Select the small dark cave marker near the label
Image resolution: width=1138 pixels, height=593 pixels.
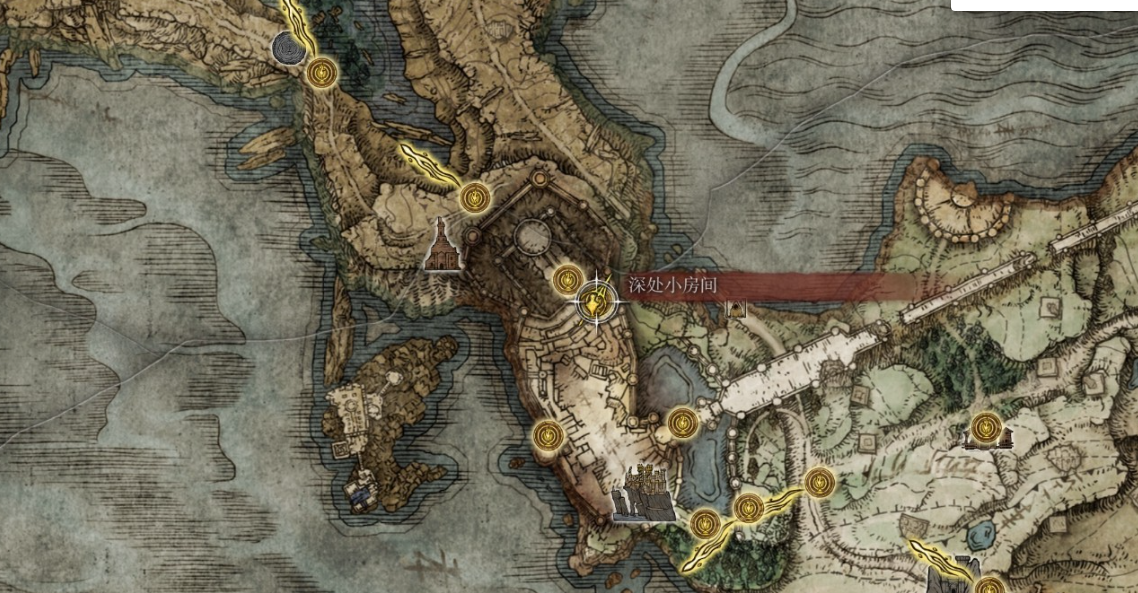pyautogui.click(x=737, y=308)
